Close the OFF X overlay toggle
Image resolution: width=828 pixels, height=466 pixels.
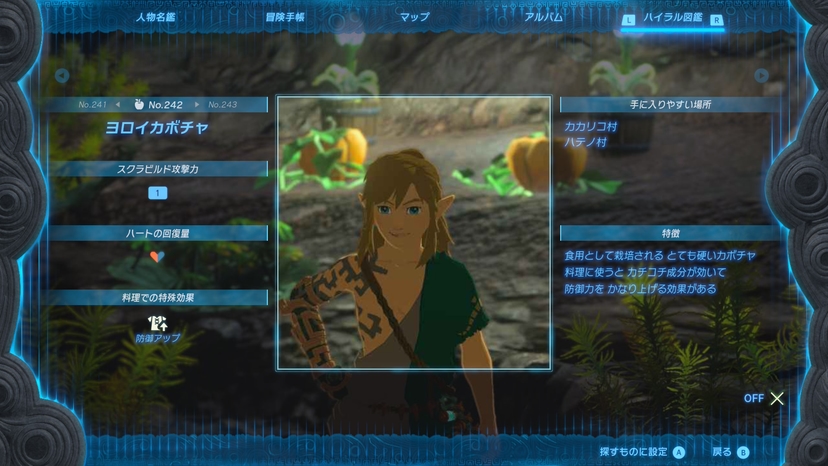pos(776,398)
